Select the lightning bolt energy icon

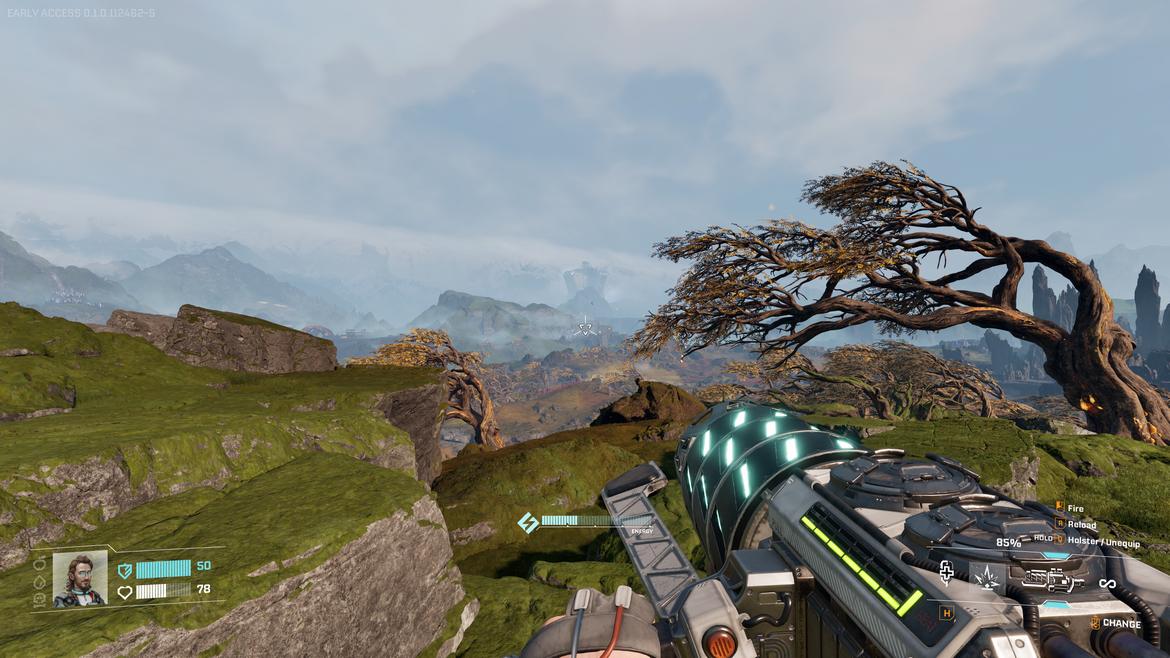pyautogui.click(x=527, y=522)
